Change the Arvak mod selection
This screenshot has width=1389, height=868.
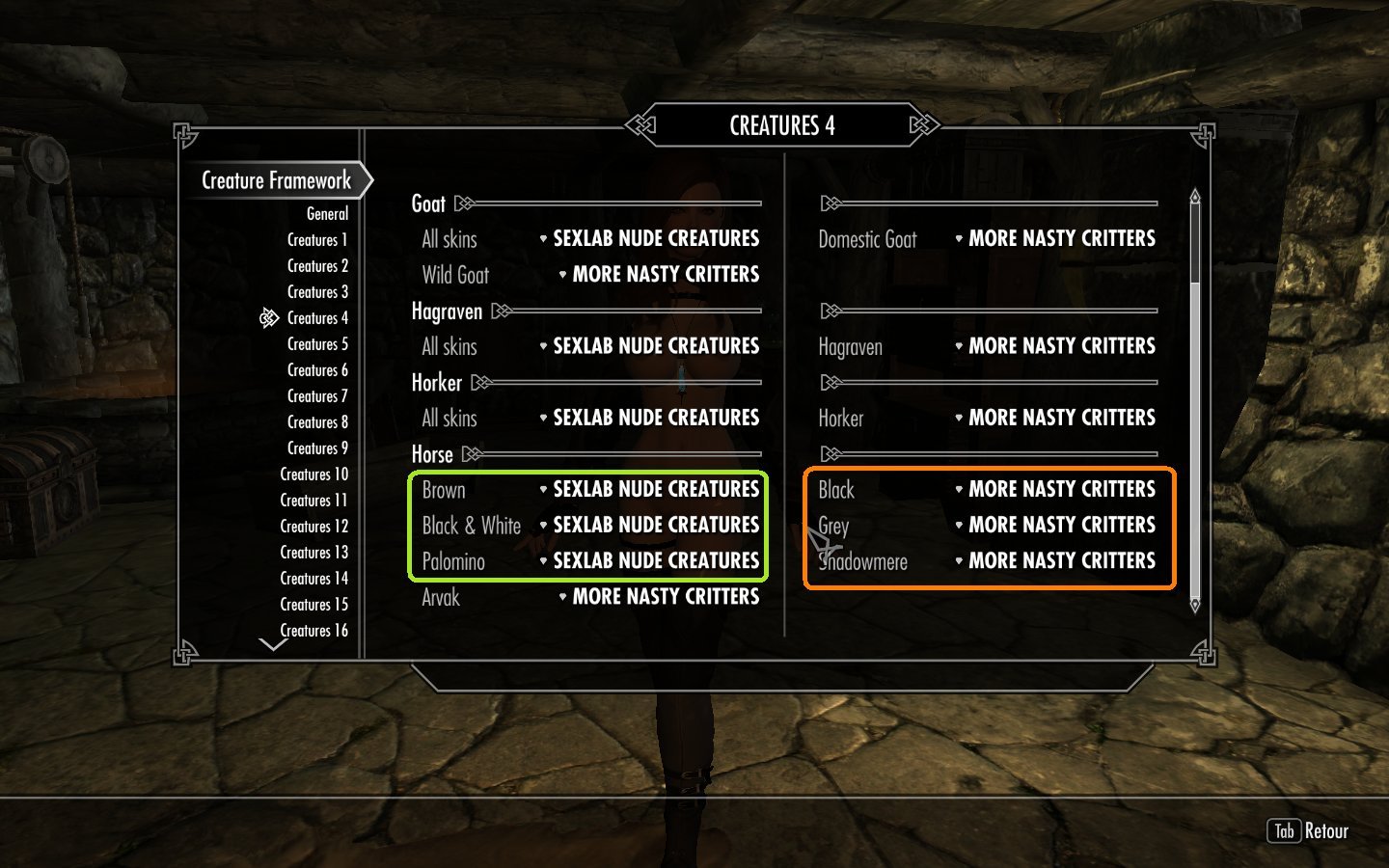(x=665, y=597)
